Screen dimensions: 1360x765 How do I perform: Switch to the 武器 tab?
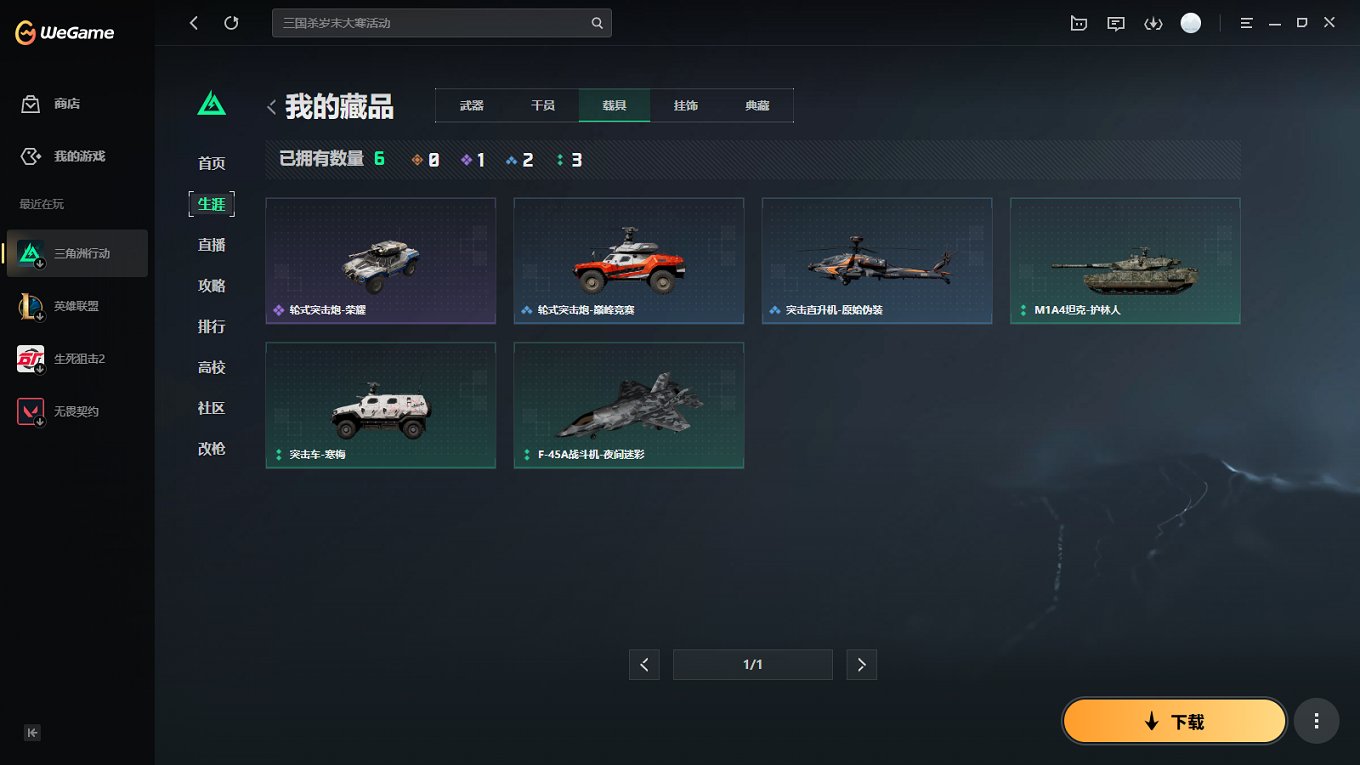471,104
